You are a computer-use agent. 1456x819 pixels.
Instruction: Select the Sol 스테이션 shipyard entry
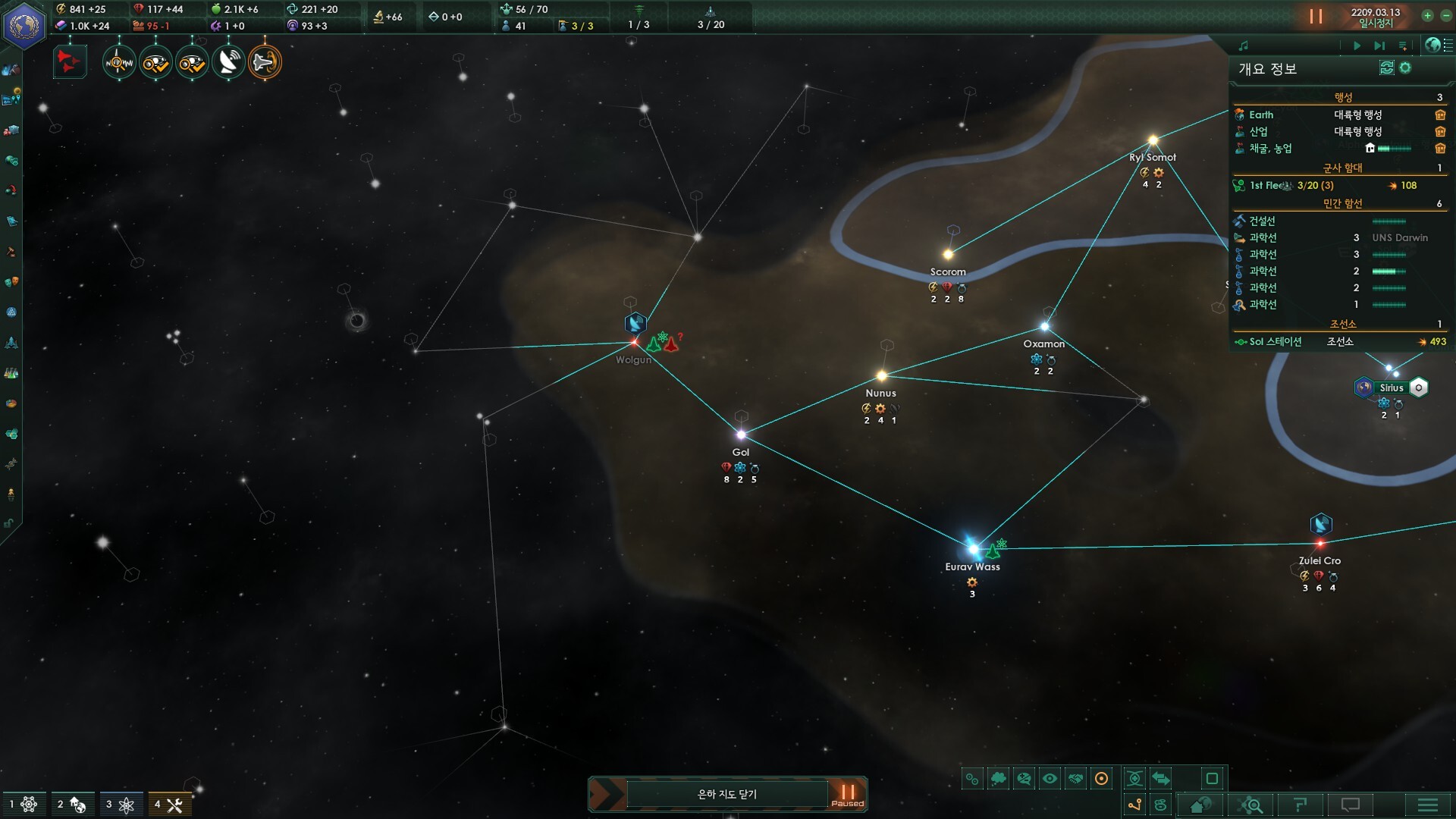[x=1276, y=341]
